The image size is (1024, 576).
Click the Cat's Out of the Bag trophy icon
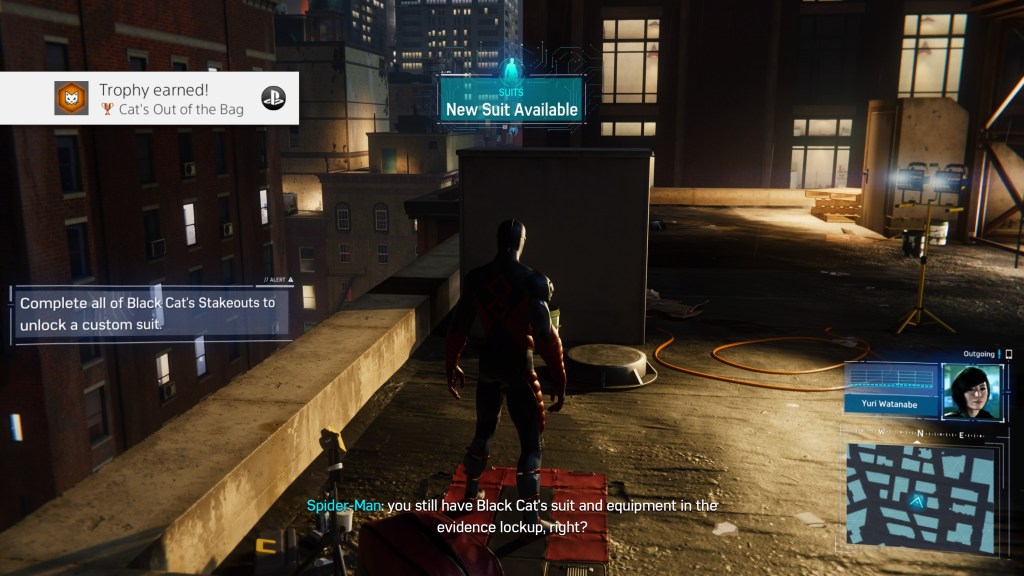point(72,98)
